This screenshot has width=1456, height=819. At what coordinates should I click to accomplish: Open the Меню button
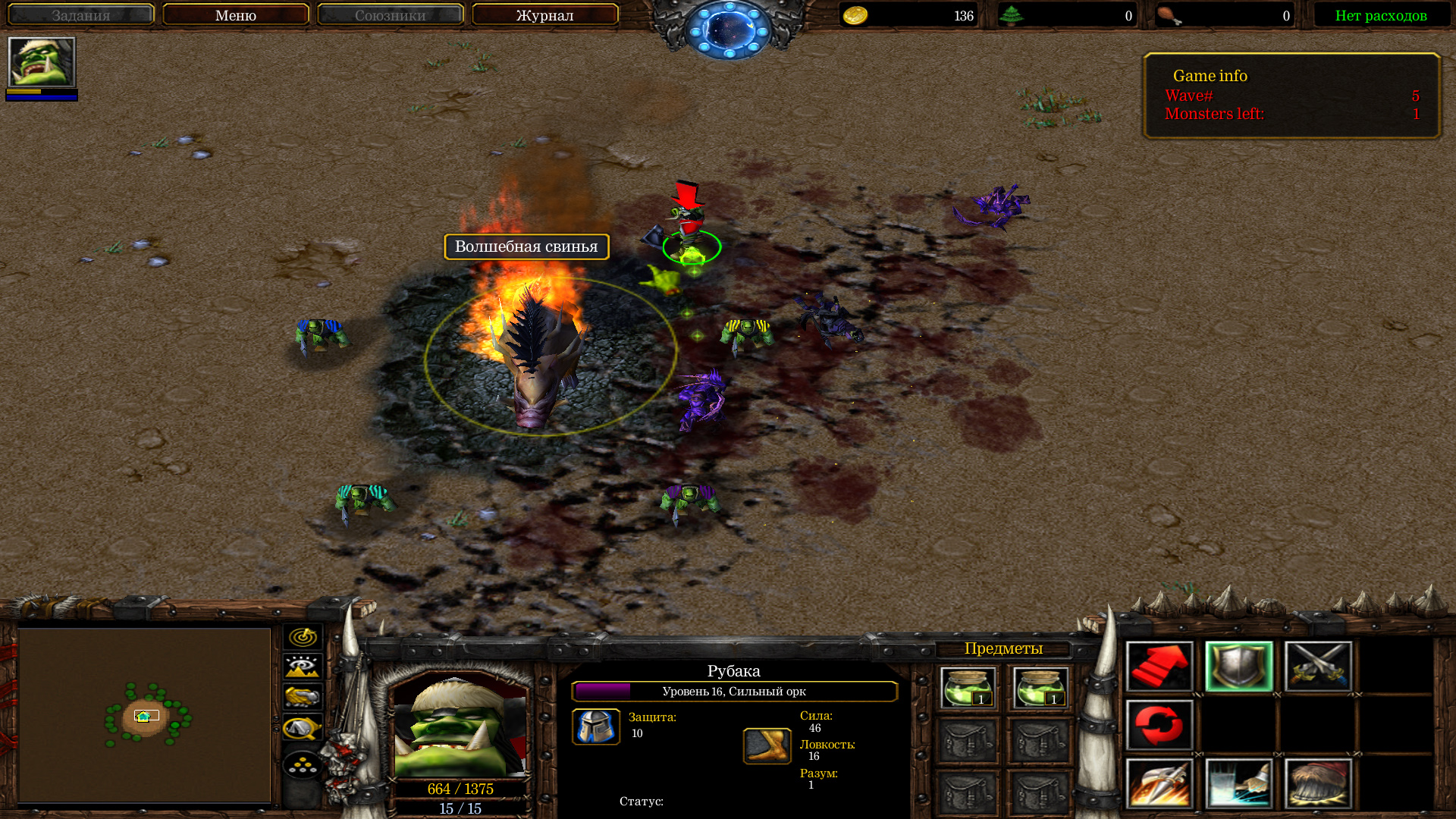[235, 15]
